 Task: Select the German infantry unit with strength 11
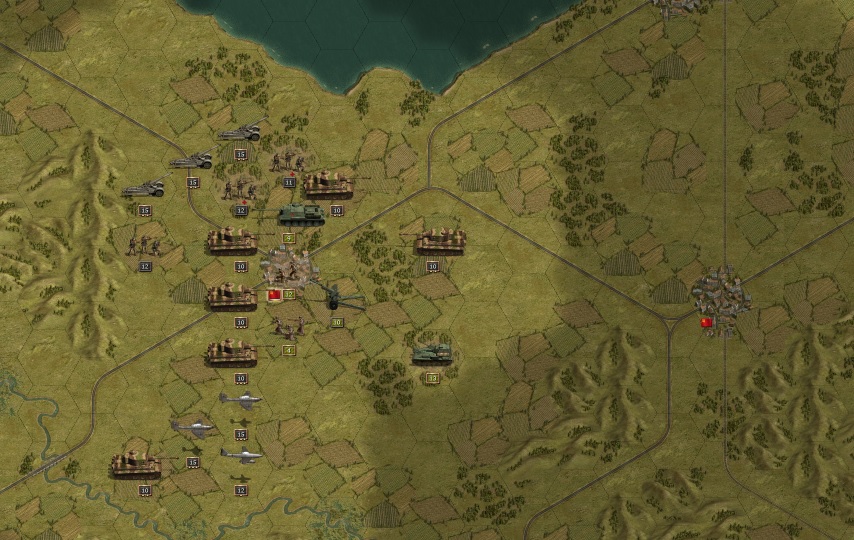[289, 161]
